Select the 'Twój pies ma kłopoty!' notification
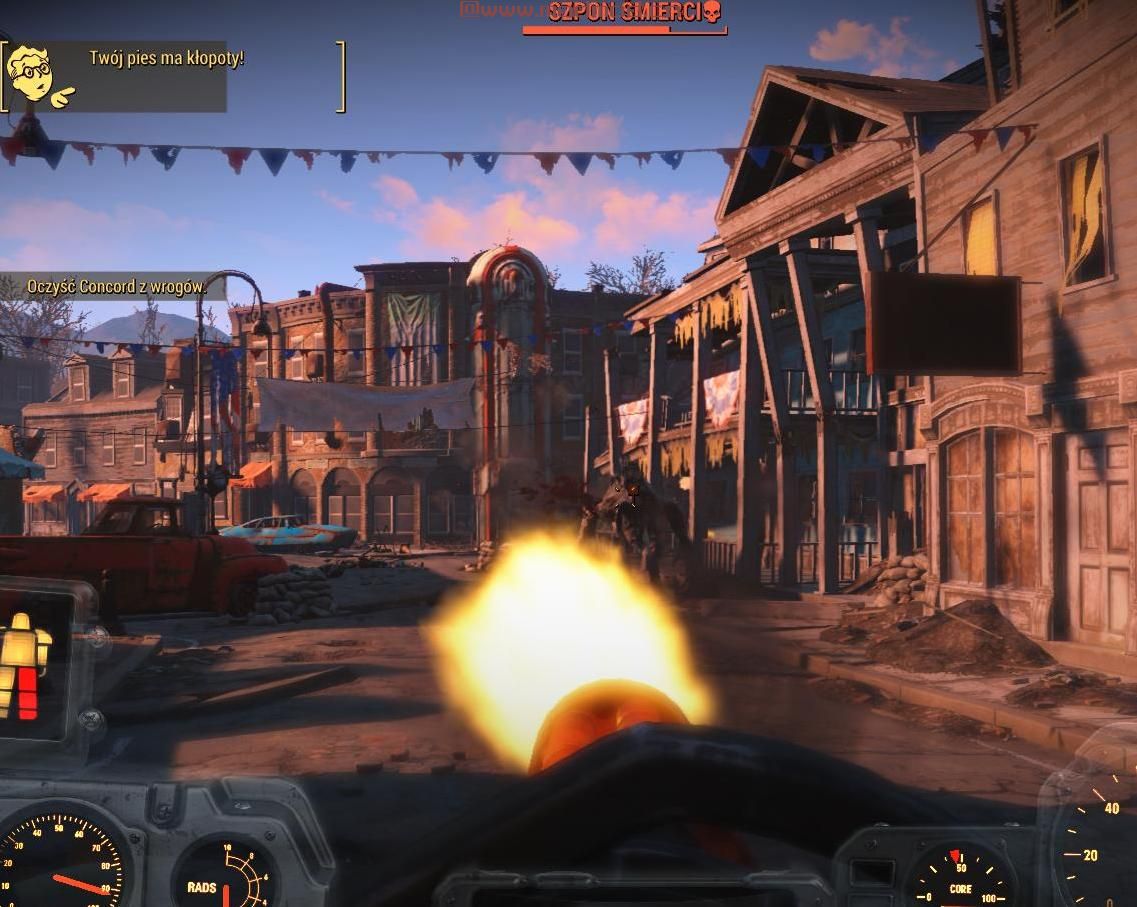 166,58
